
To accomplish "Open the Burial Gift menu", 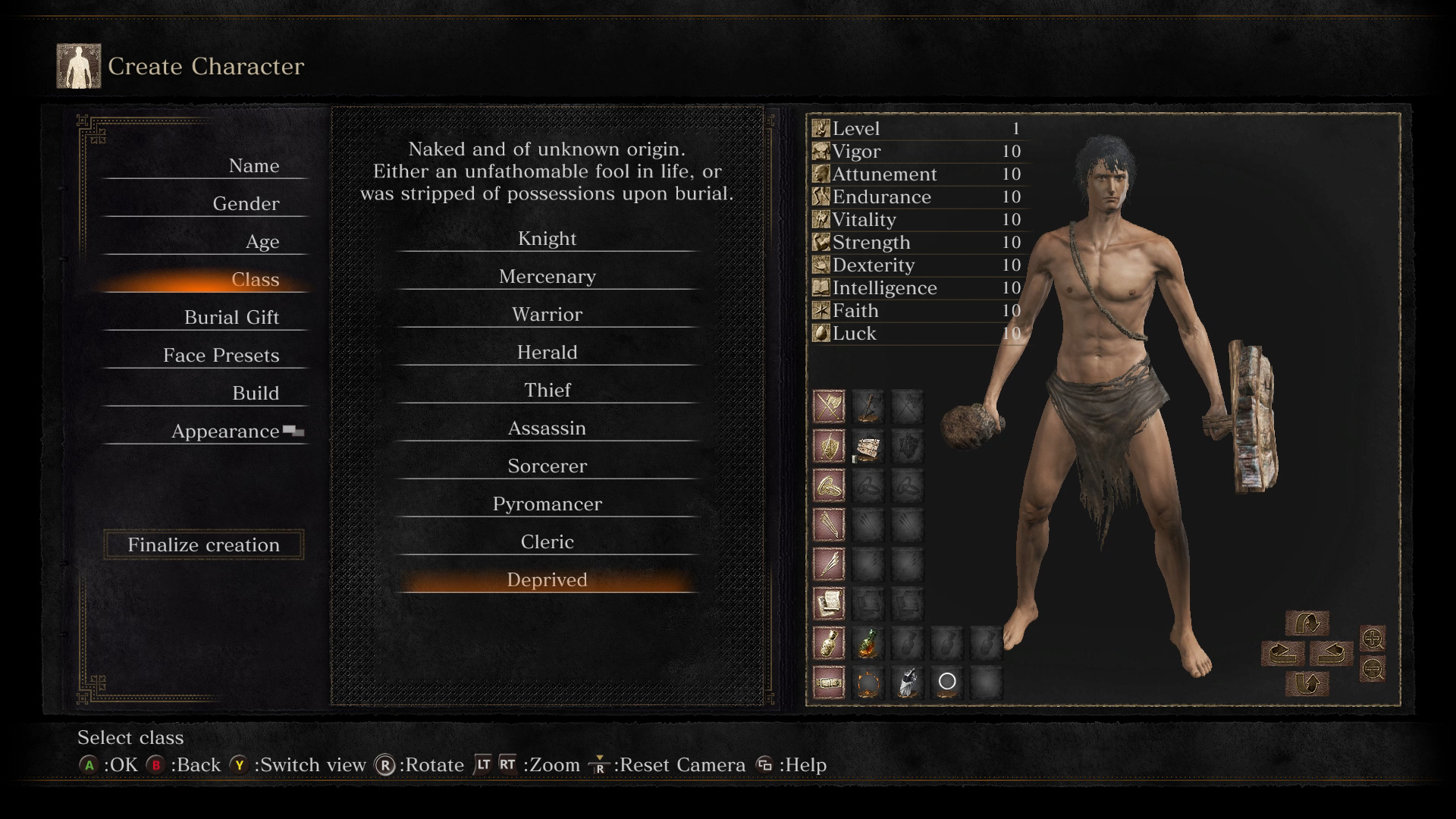I will tap(231, 318).
